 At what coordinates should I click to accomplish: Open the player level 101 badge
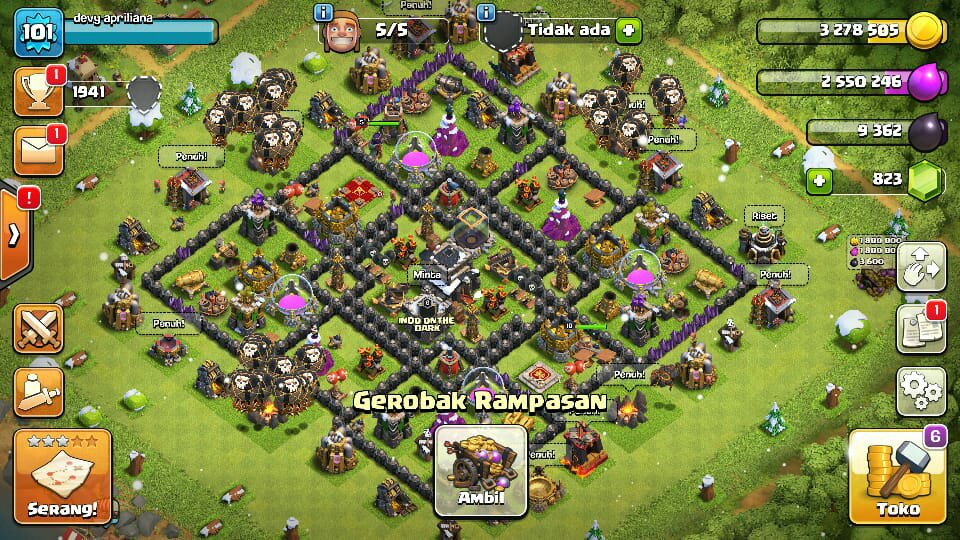[39, 33]
